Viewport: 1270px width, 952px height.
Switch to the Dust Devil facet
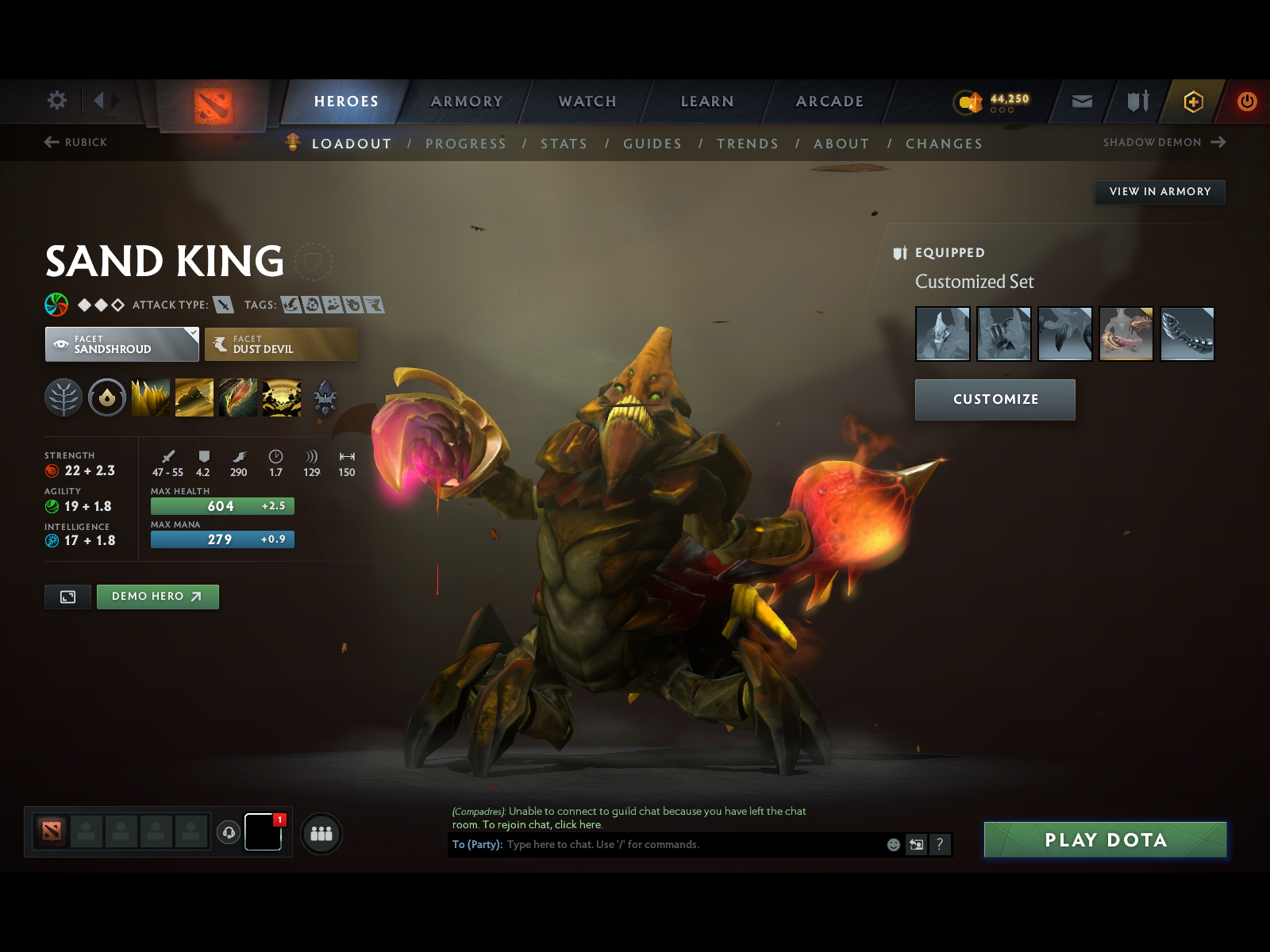tap(280, 344)
